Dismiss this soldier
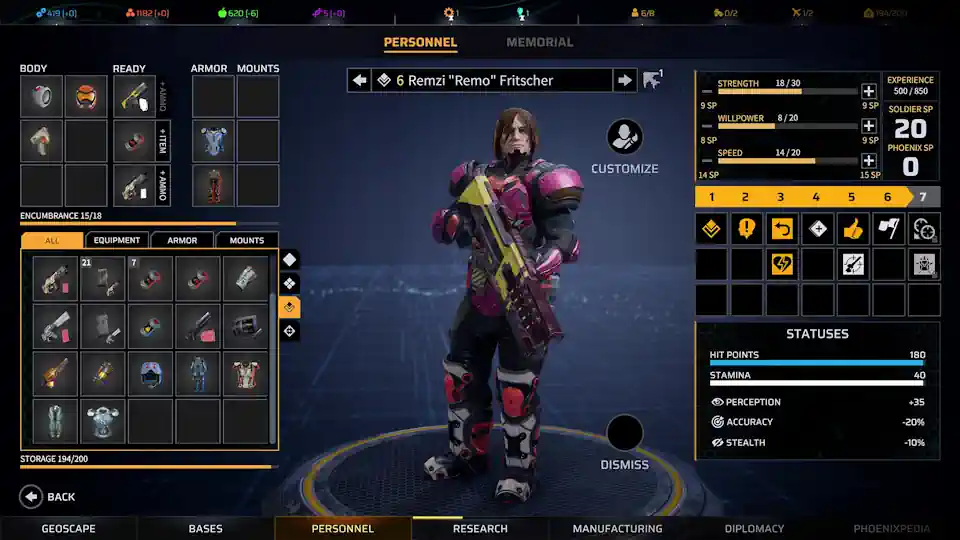Screen dimensions: 960x540 [x=625, y=434]
